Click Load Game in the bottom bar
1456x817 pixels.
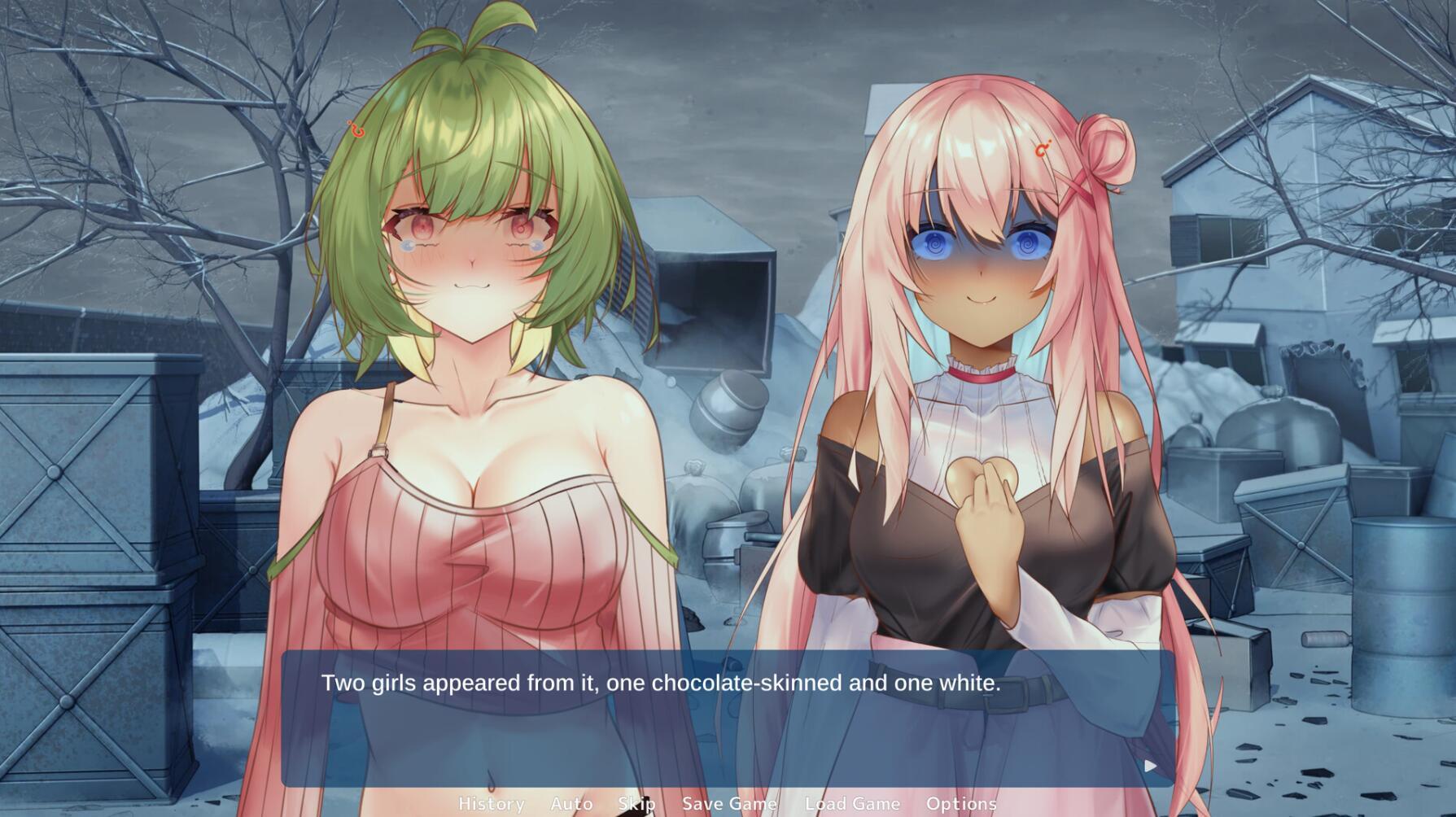coord(851,803)
